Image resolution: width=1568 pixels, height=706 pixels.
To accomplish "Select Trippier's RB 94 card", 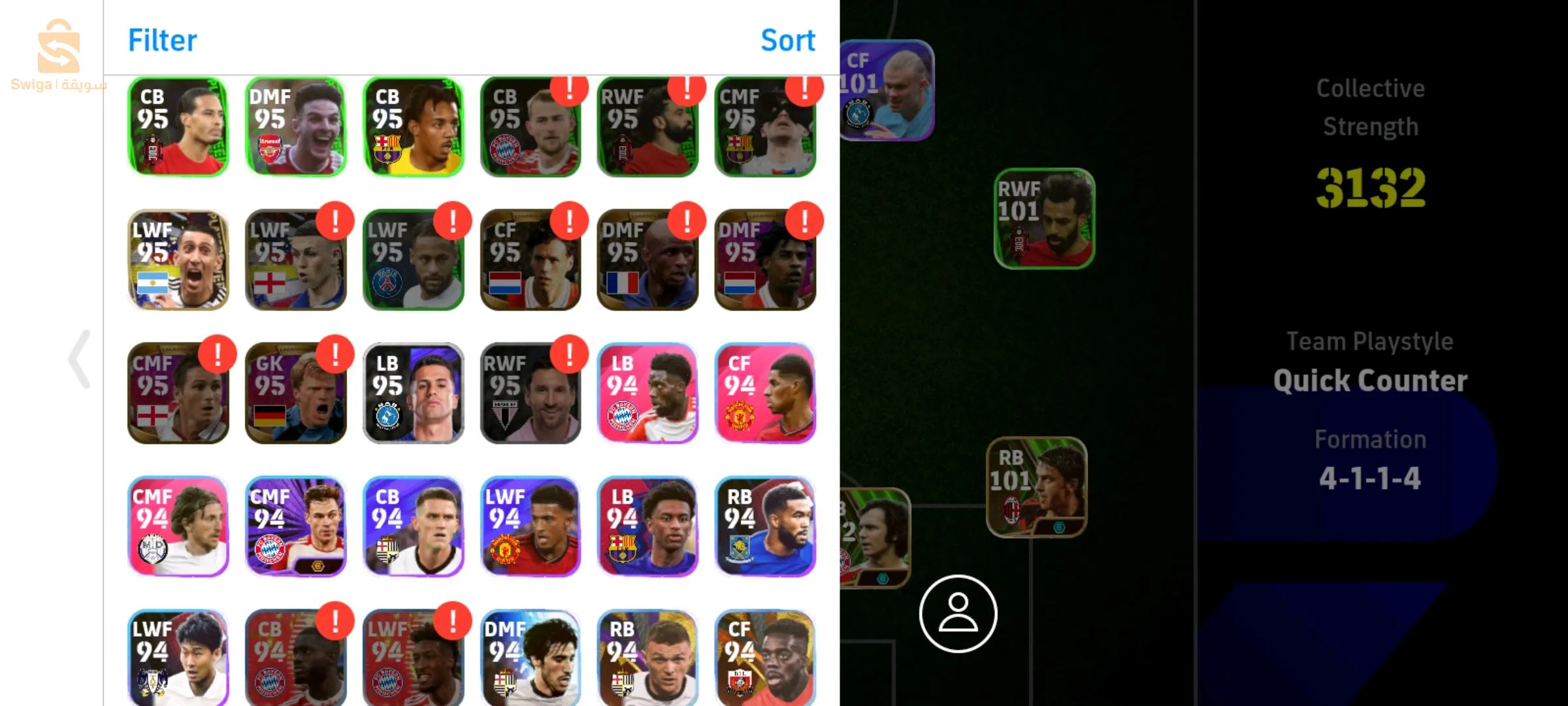I will pyautogui.click(x=648, y=657).
